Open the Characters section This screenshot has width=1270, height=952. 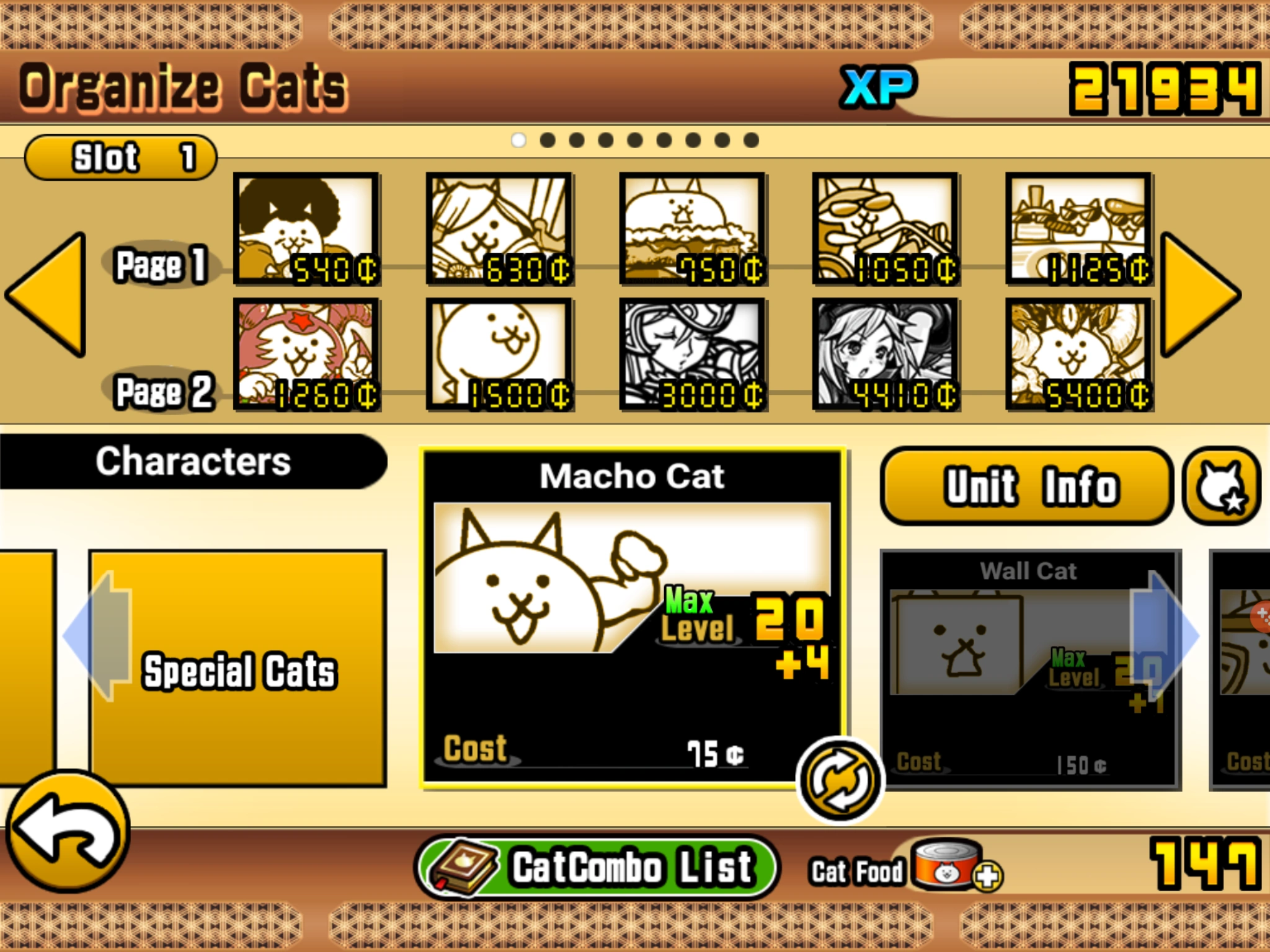[x=192, y=459]
